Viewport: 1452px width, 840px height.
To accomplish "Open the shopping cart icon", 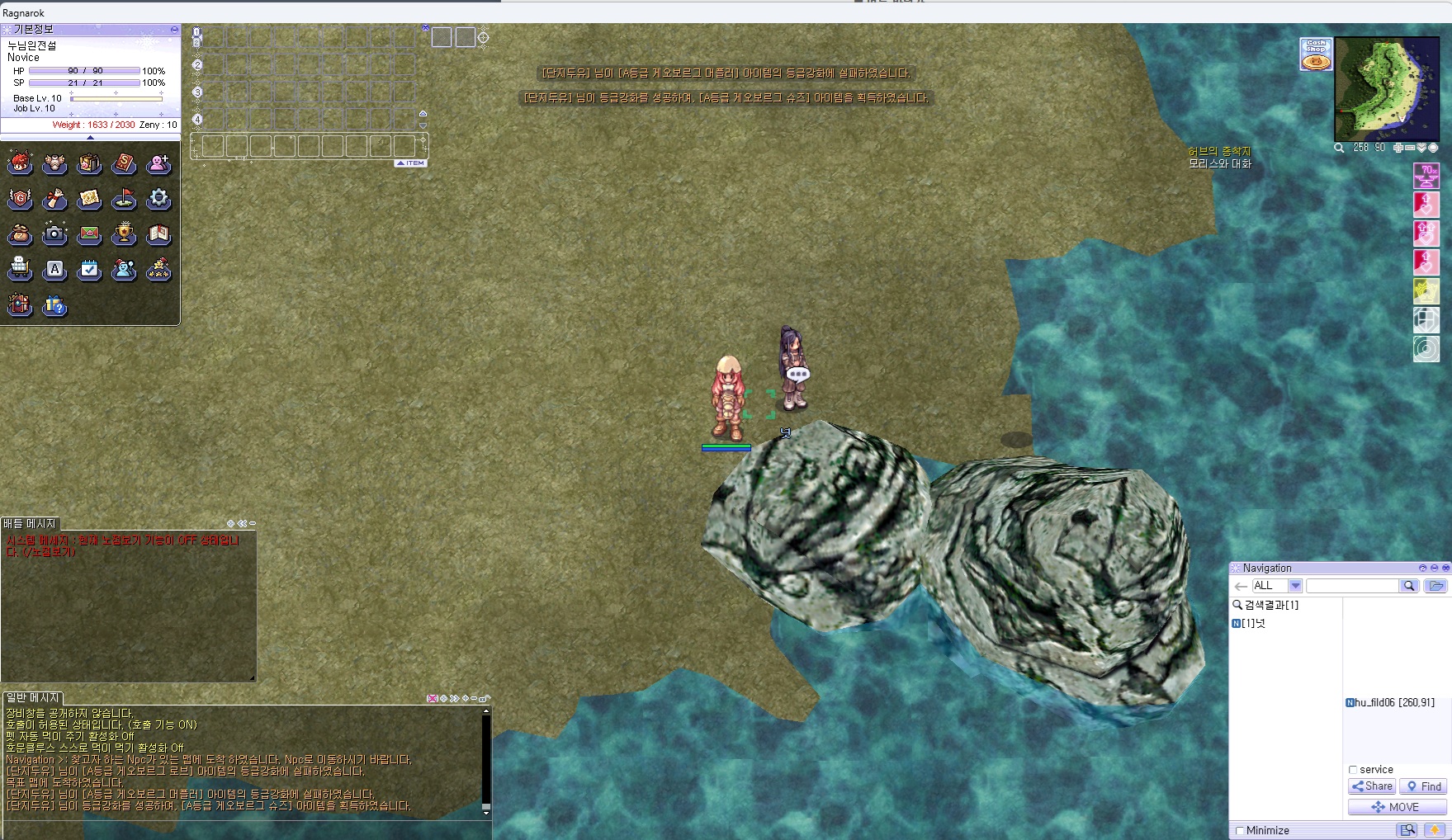I will coord(20,270).
